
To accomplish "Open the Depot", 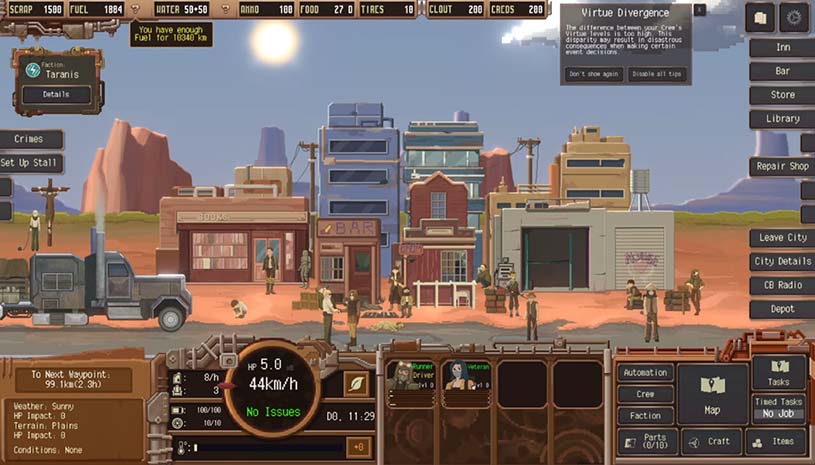I will pos(782,310).
